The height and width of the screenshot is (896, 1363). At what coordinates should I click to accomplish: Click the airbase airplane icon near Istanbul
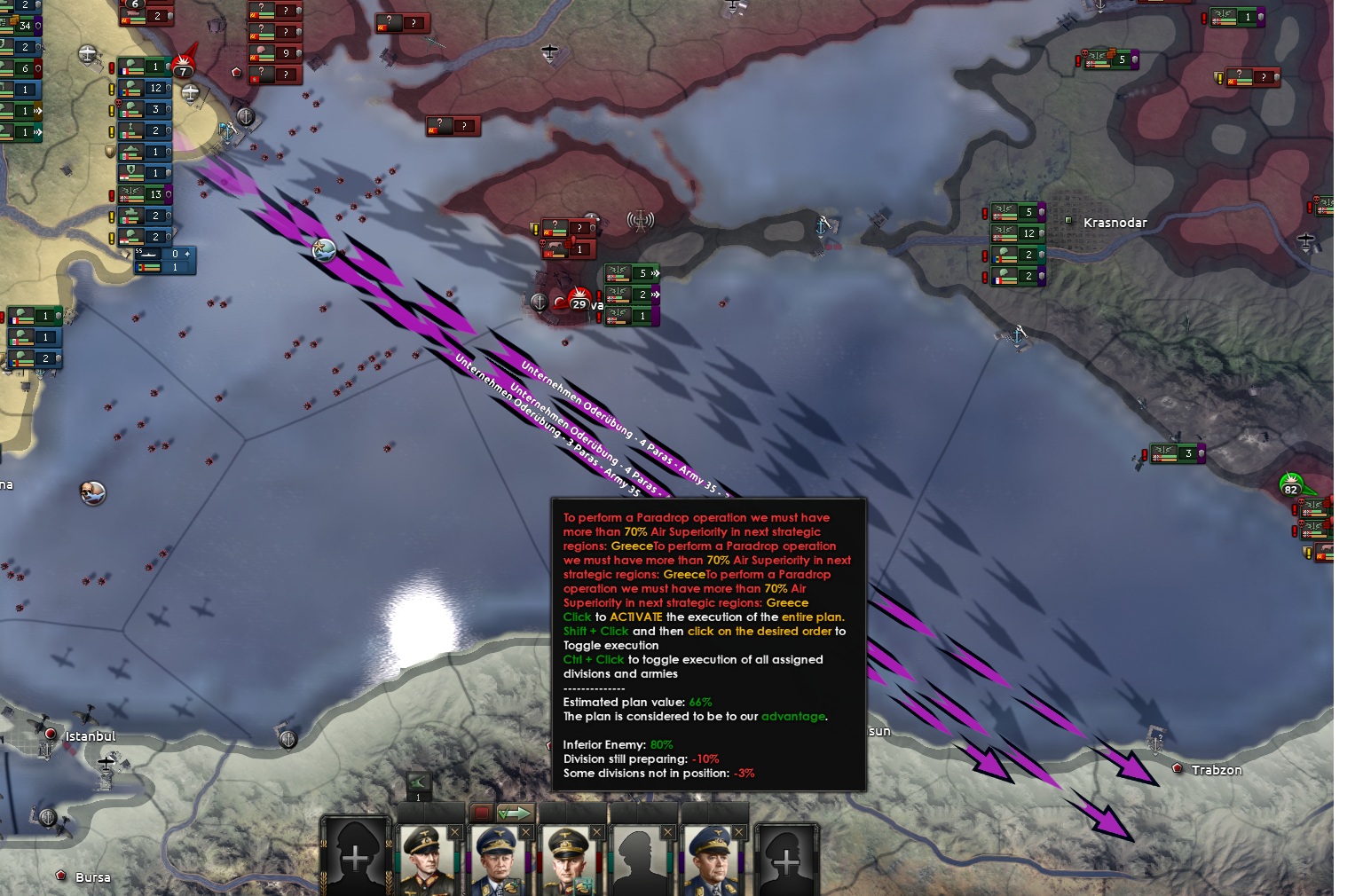click(107, 765)
